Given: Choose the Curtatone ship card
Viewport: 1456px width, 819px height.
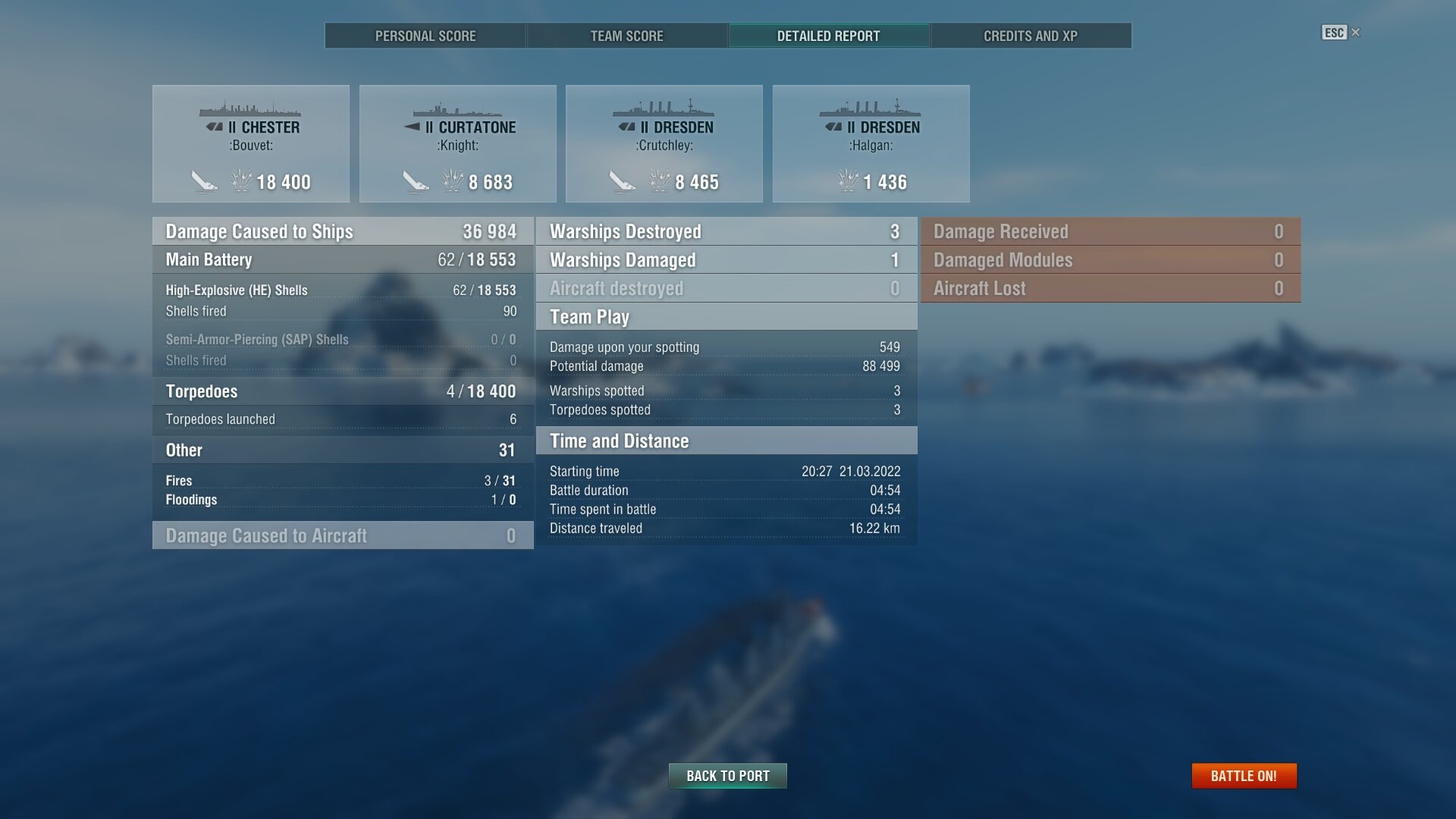Looking at the screenshot, I should (x=457, y=144).
